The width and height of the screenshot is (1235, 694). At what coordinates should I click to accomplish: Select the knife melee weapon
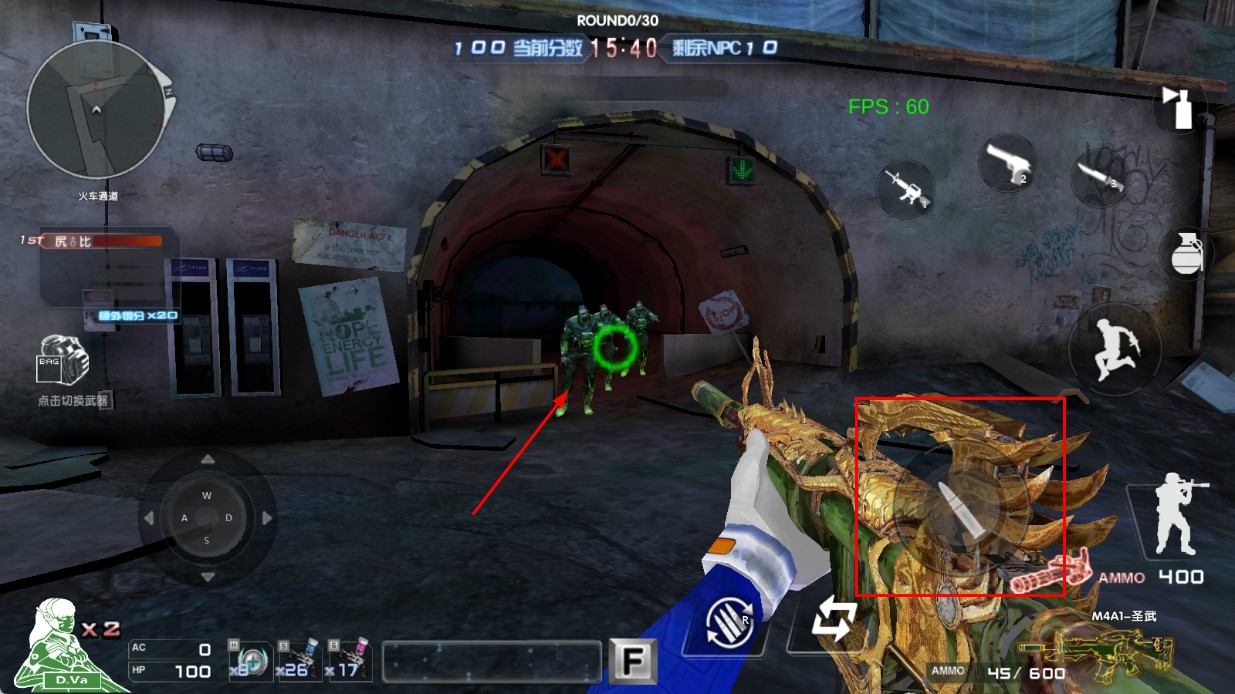tap(1099, 177)
